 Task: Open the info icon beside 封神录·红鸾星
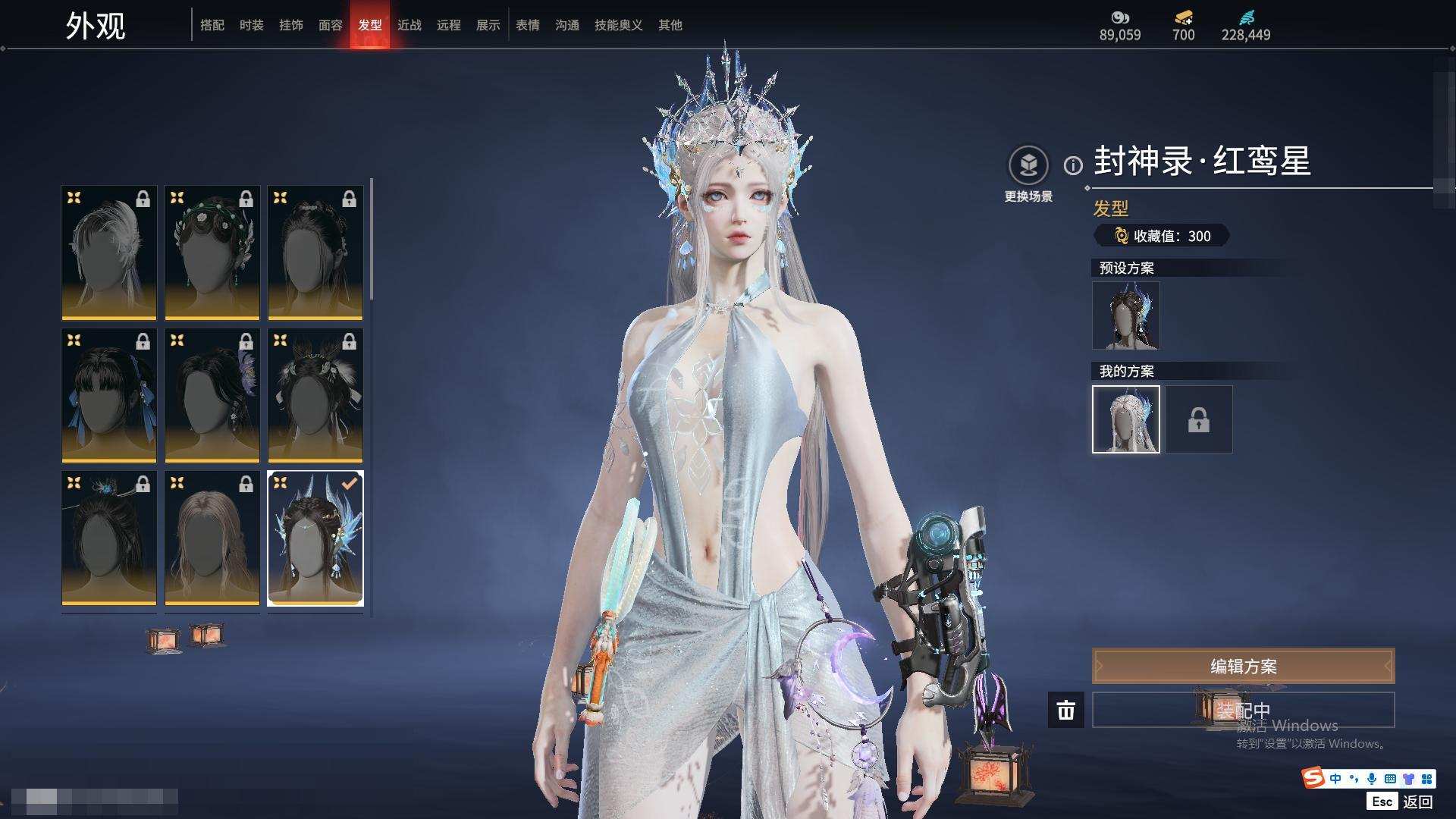(1073, 165)
